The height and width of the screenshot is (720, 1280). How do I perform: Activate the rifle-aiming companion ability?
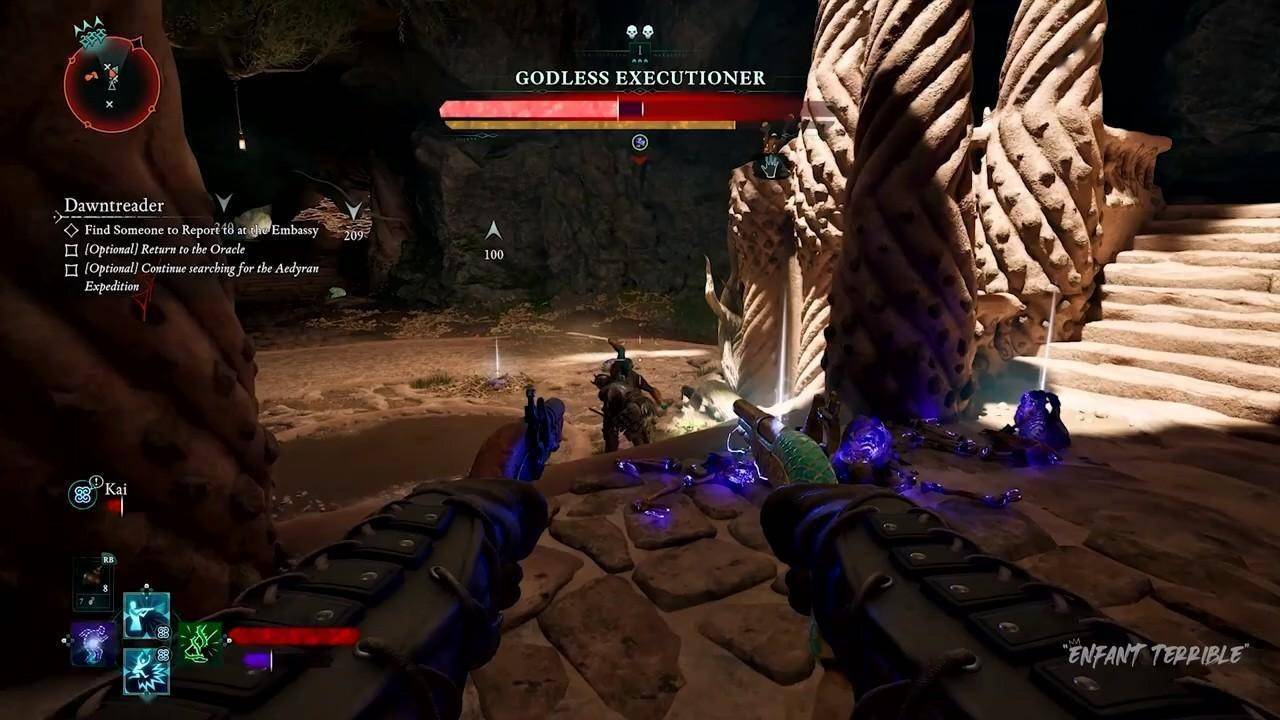tap(146, 616)
